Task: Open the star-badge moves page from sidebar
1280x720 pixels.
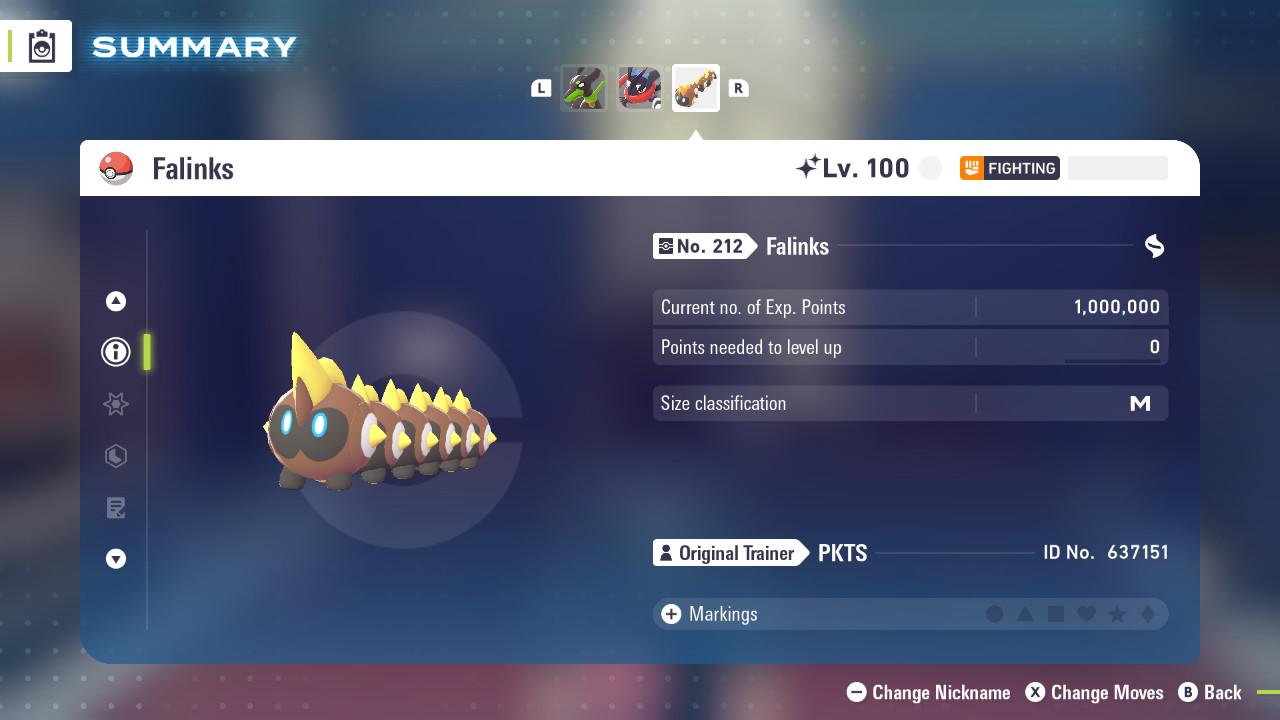Action: pyautogui.click(x=115, y=404)
